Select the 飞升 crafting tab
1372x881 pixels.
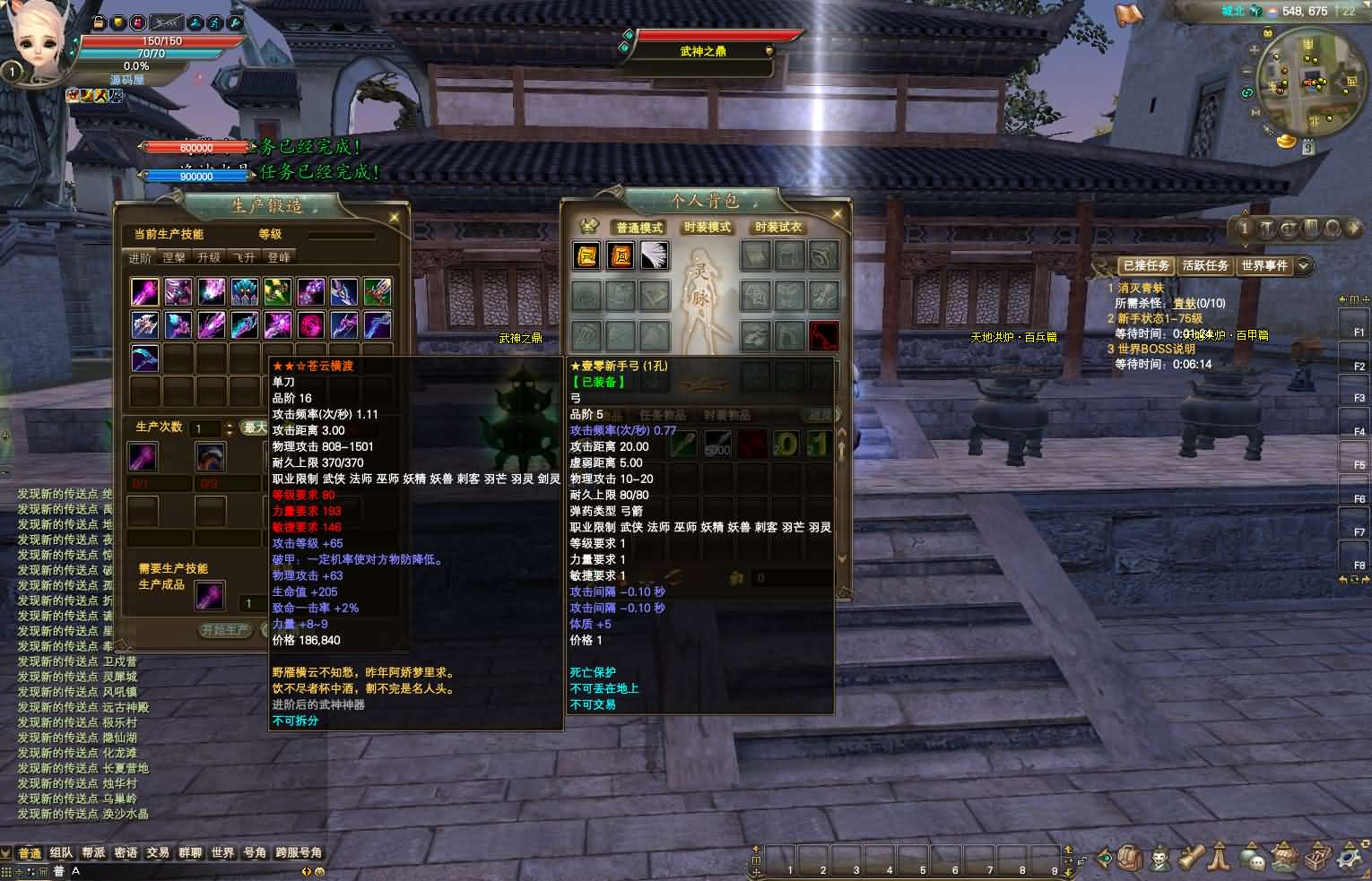244,258
